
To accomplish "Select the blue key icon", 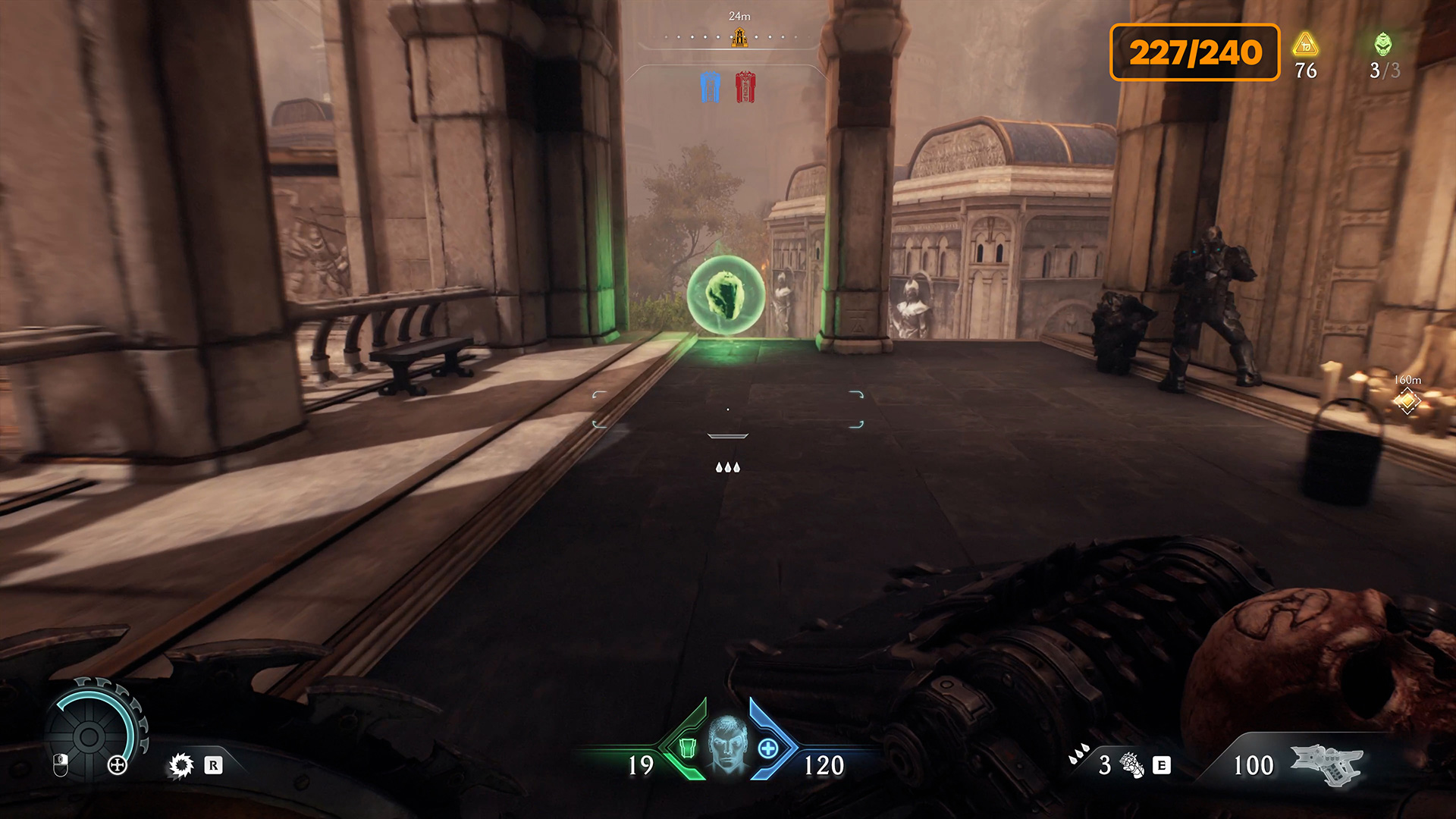I will [710, 87].
